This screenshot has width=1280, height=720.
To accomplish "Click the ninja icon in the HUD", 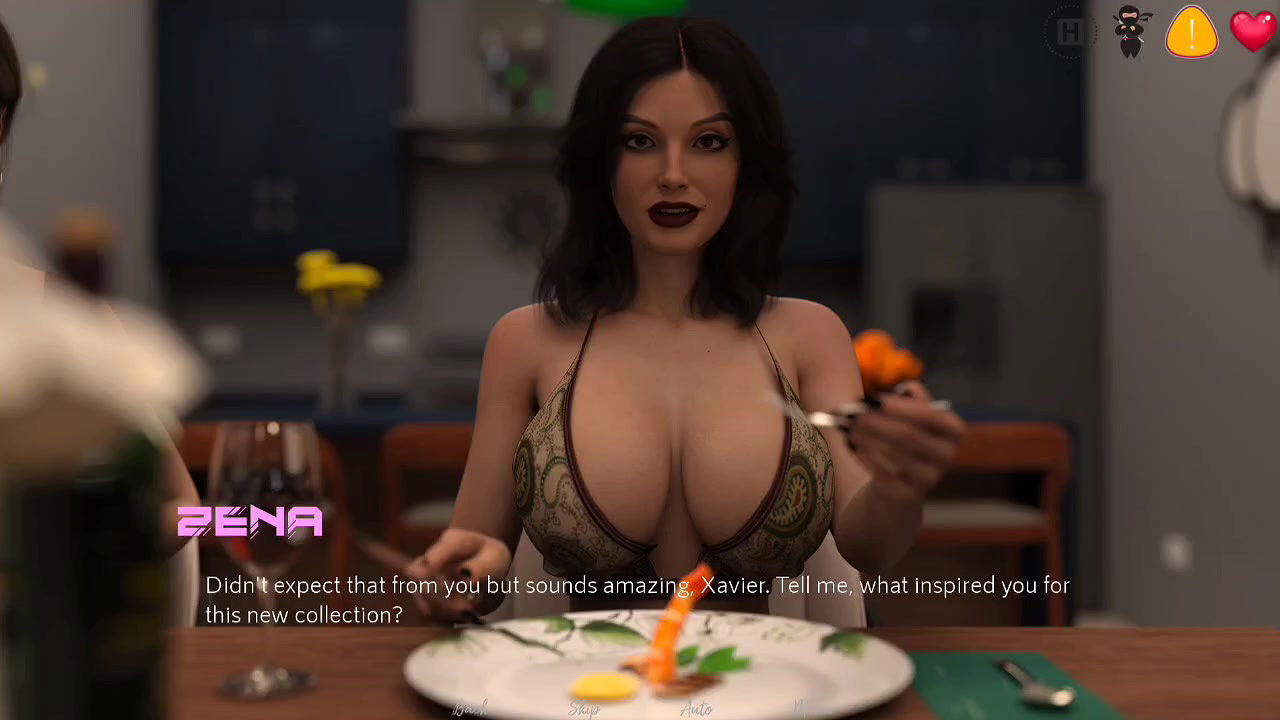I will coord(1131,31).
